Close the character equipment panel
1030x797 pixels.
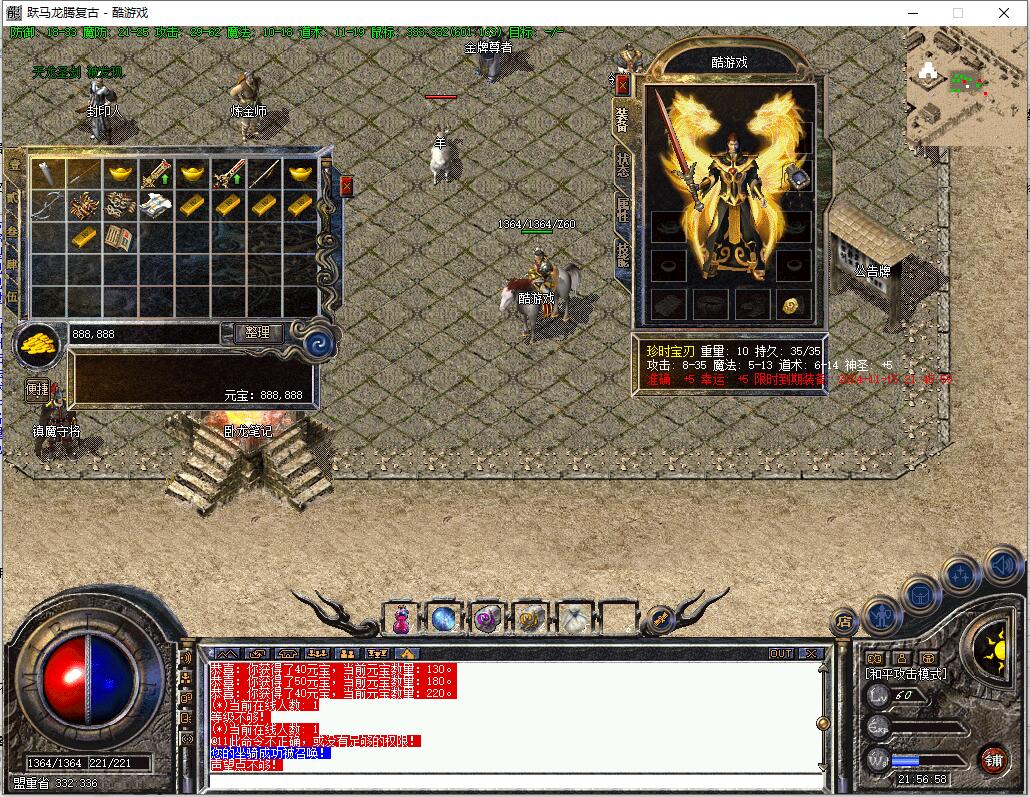tap(622, 84)
